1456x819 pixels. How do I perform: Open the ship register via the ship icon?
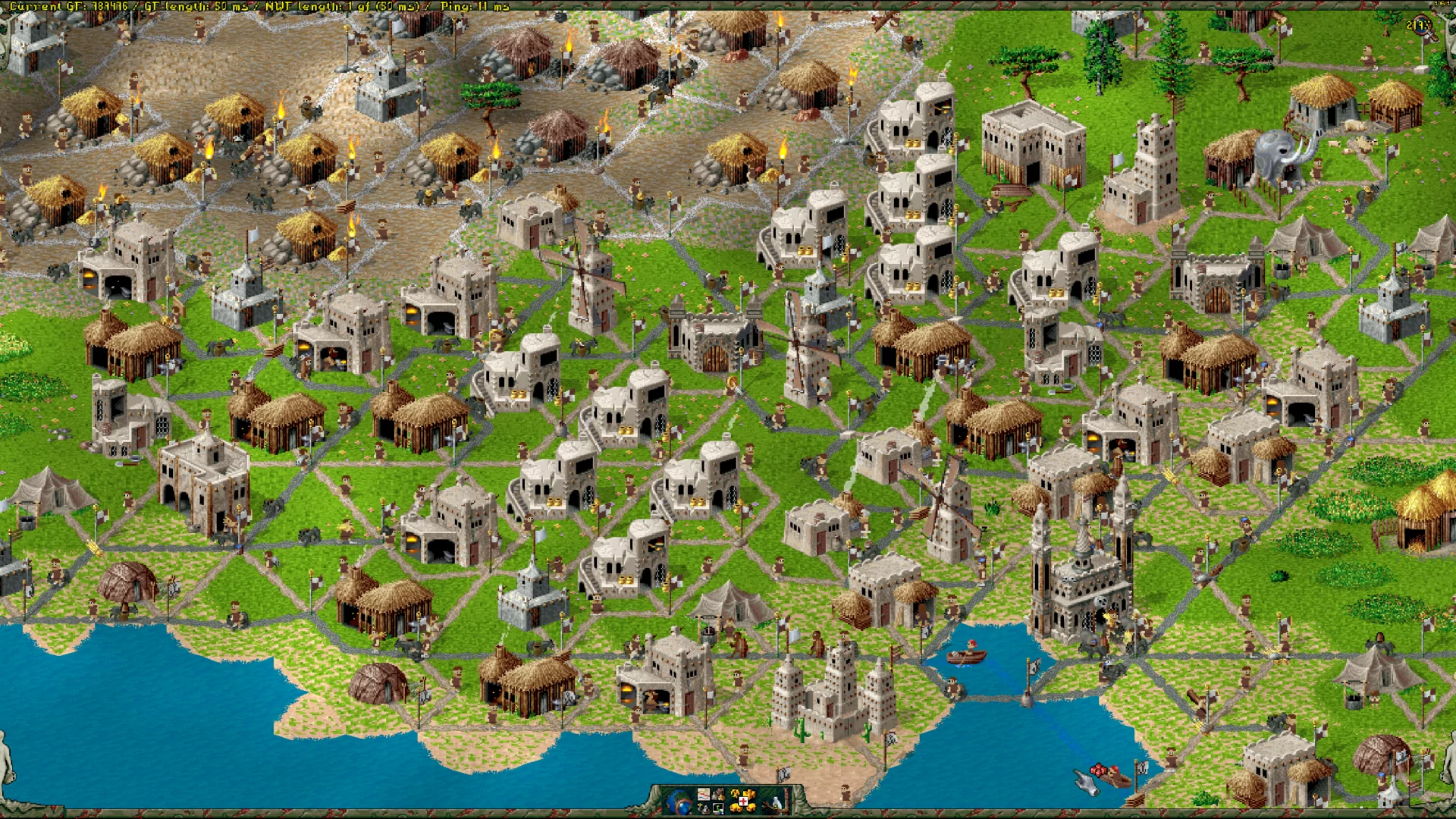coord(703,810)
